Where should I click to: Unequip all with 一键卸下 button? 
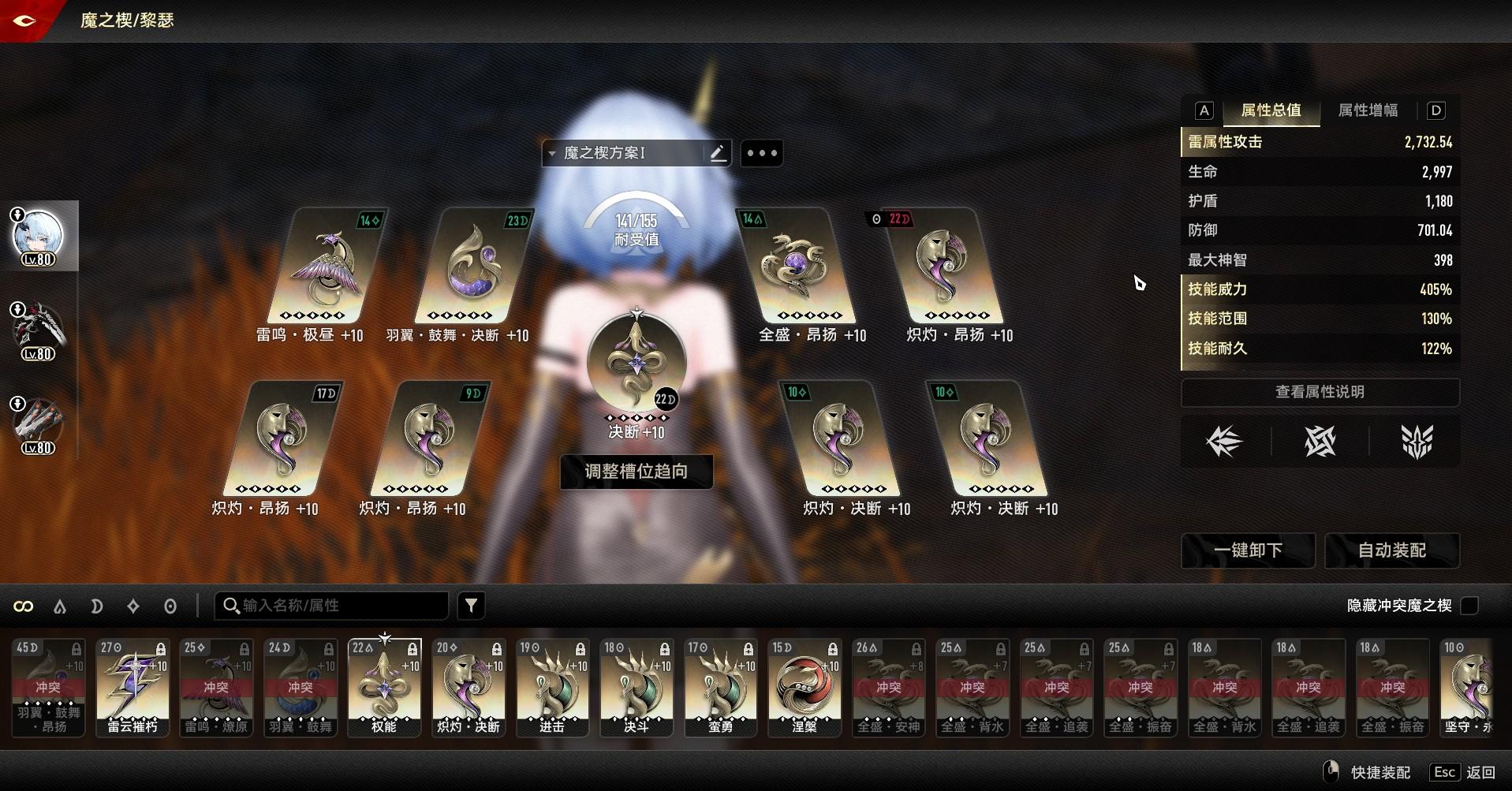pyautogui.click(x=1248, y=550)
